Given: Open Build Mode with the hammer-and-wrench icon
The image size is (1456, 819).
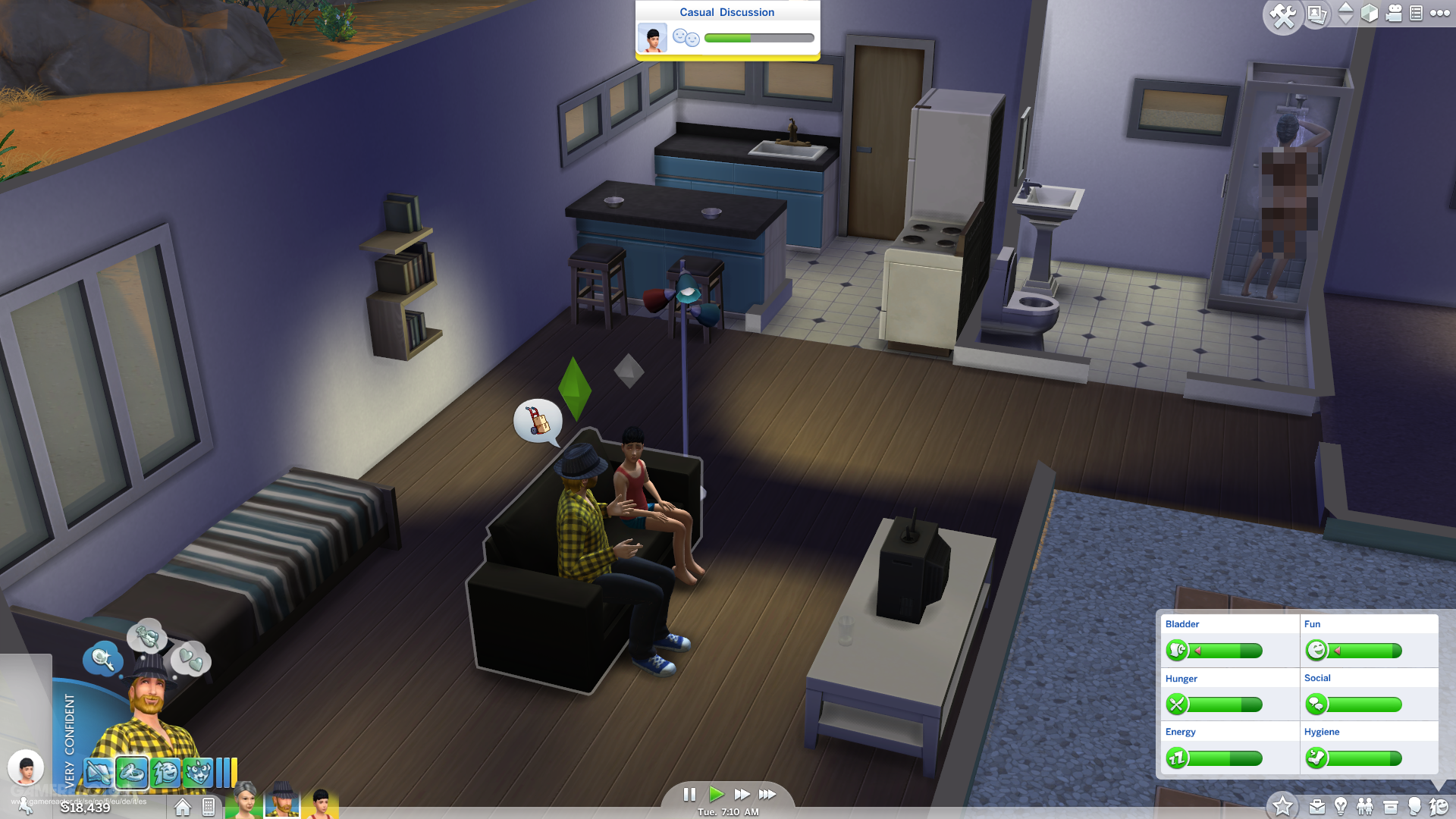Looking at the screenshot, I should 1283,15.
